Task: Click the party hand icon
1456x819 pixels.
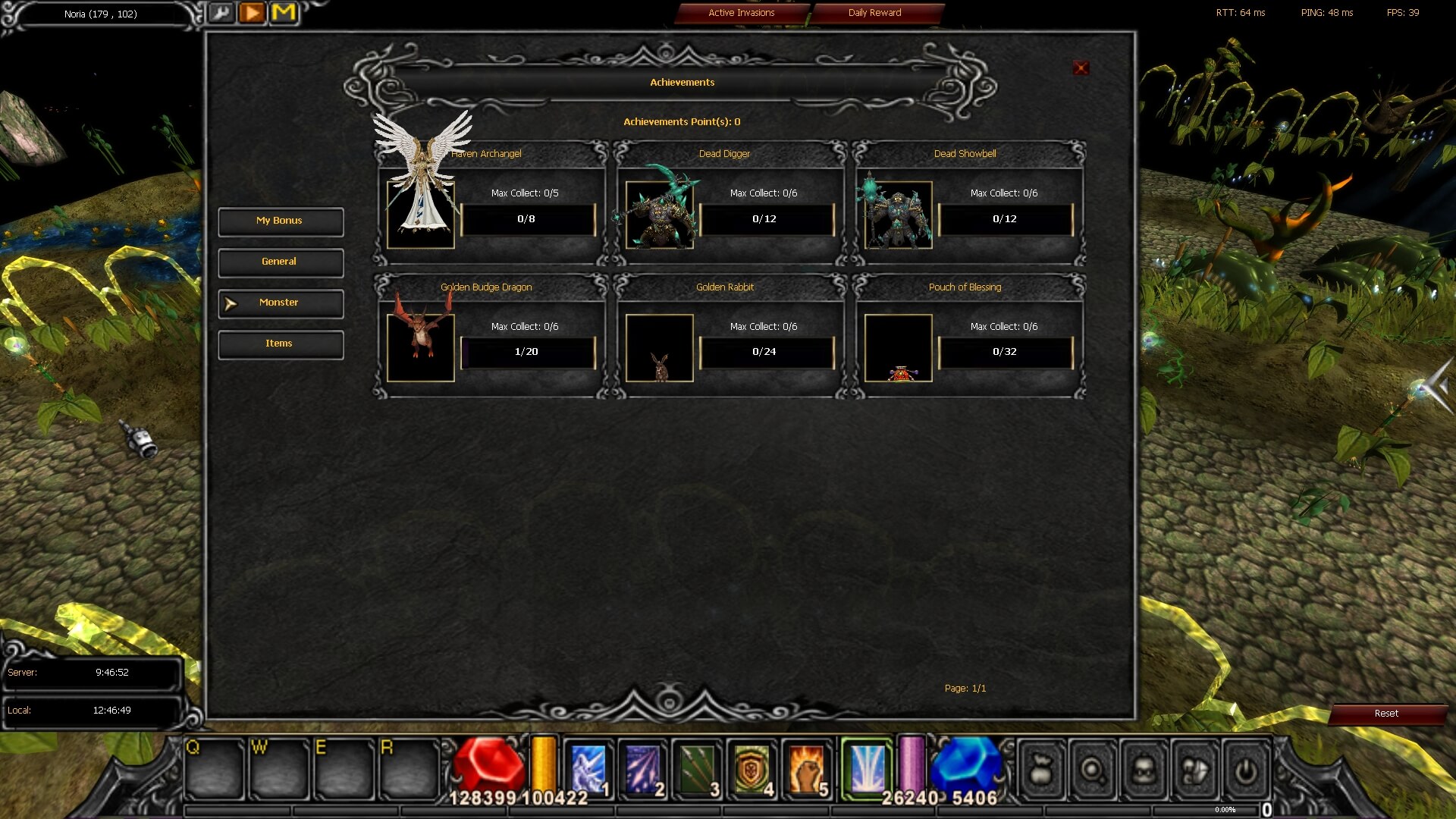Action: coord(1195,771)
